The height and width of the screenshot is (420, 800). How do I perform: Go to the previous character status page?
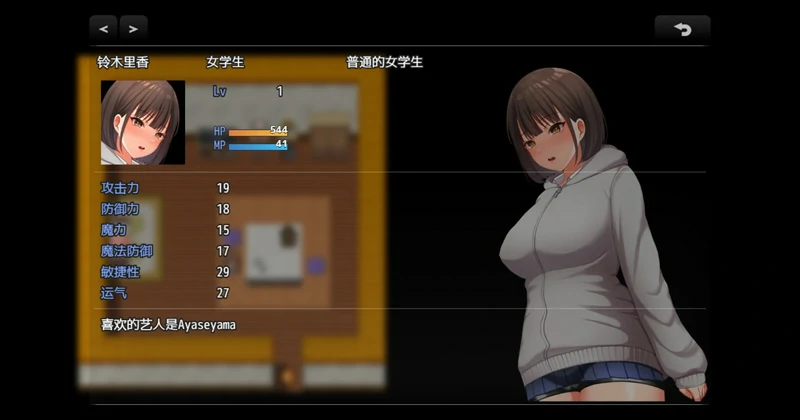point(104,28)
